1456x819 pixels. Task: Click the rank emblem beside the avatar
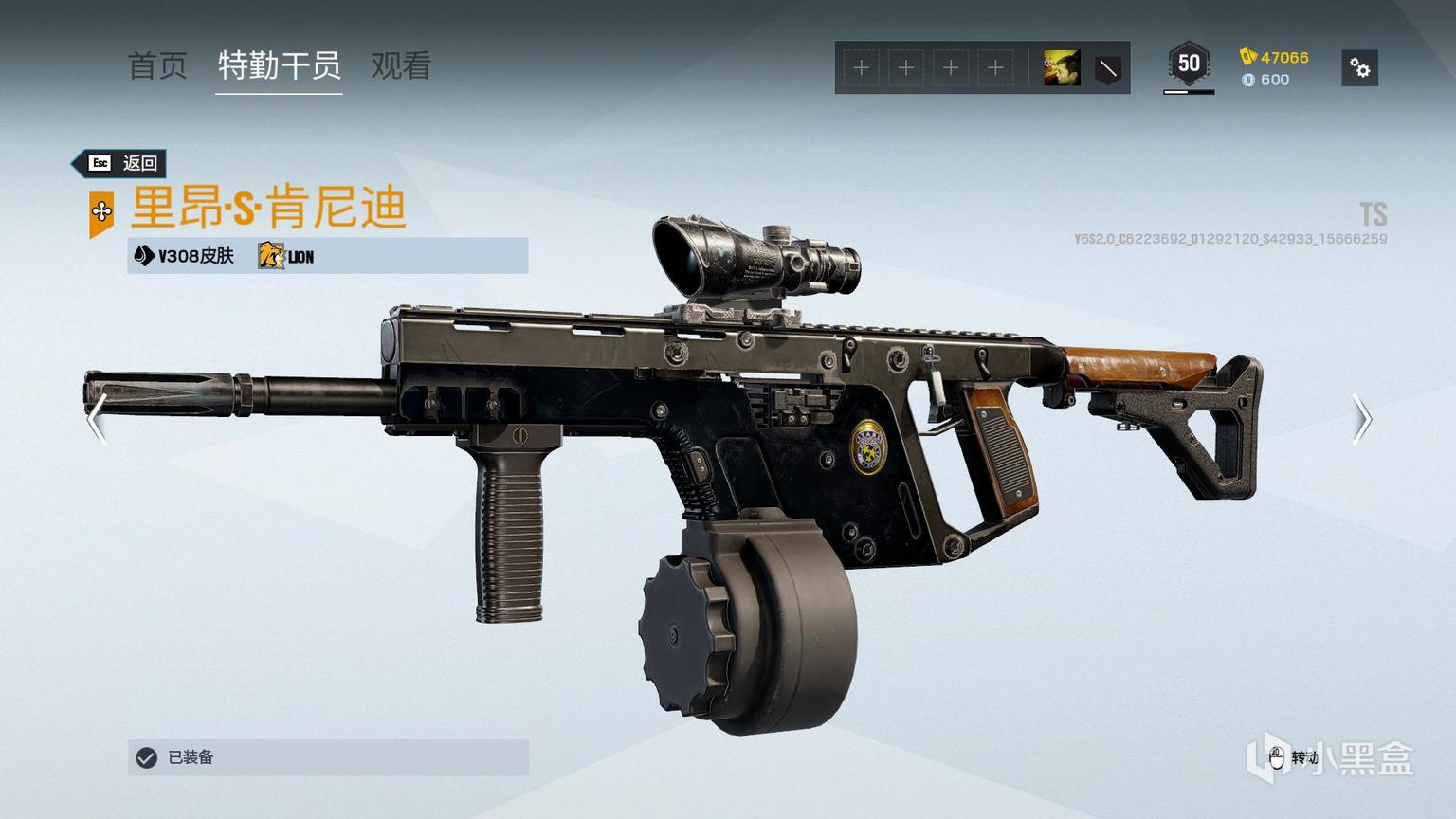(x=1106, y=68)
